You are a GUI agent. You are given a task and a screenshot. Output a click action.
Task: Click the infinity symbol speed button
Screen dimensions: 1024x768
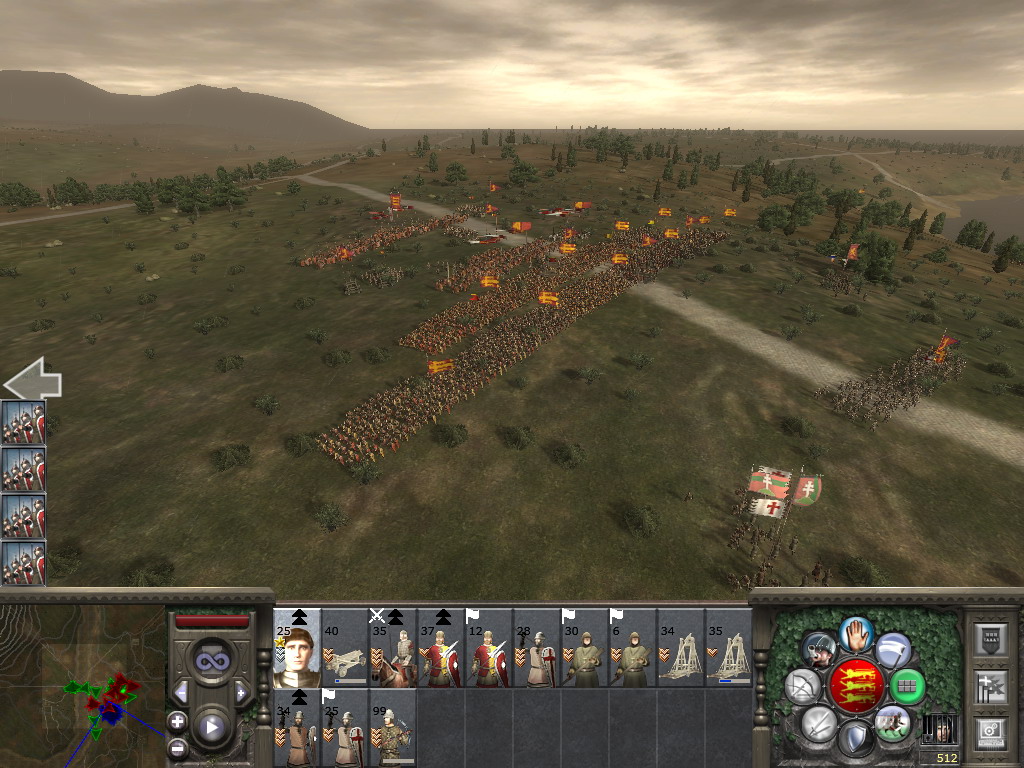tap(210, 661)
